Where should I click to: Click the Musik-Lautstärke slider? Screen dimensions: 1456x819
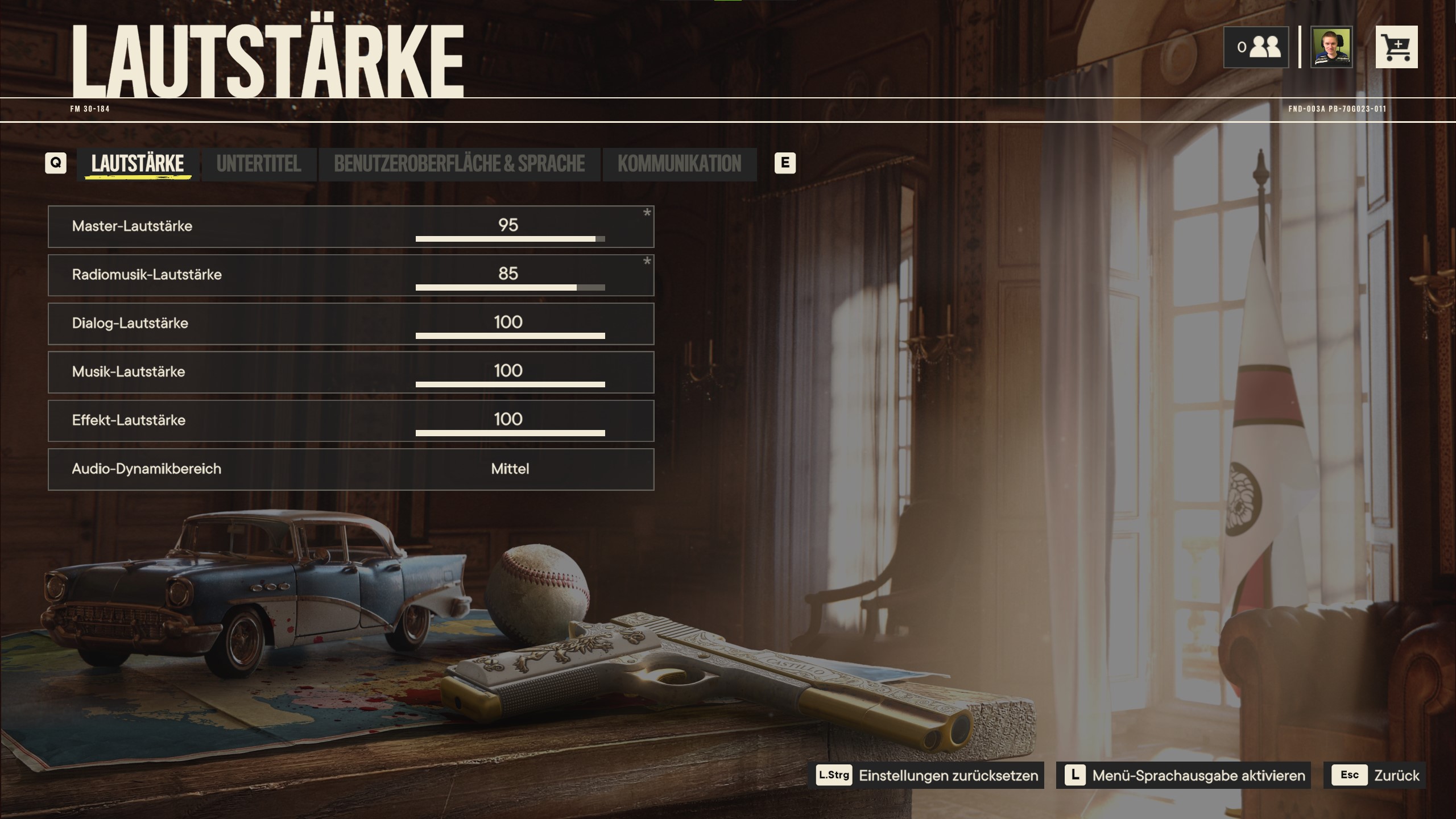pyautogui.click(x=510, y=384)
